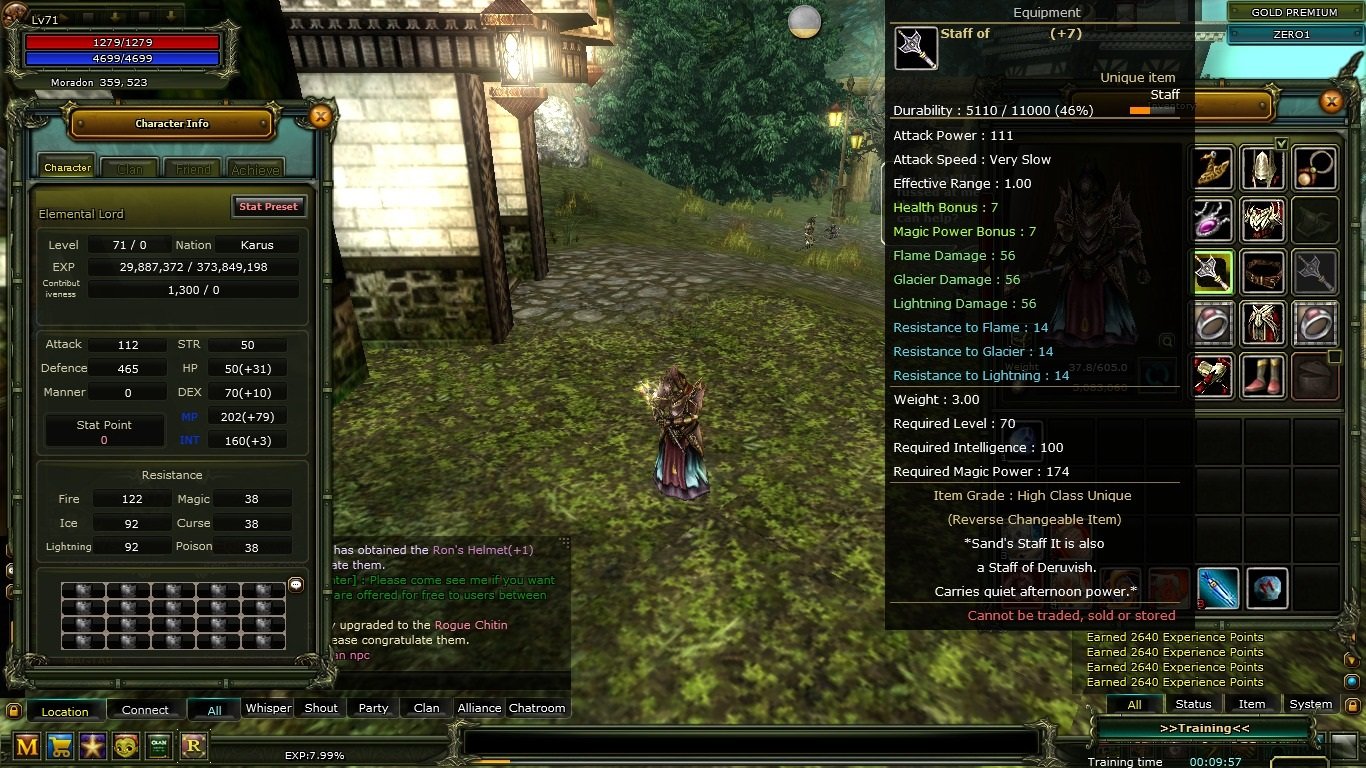Click the star icon on the bottom taskbar
The height and width of the screenshot is (768, 1366).
coord(92,746)
